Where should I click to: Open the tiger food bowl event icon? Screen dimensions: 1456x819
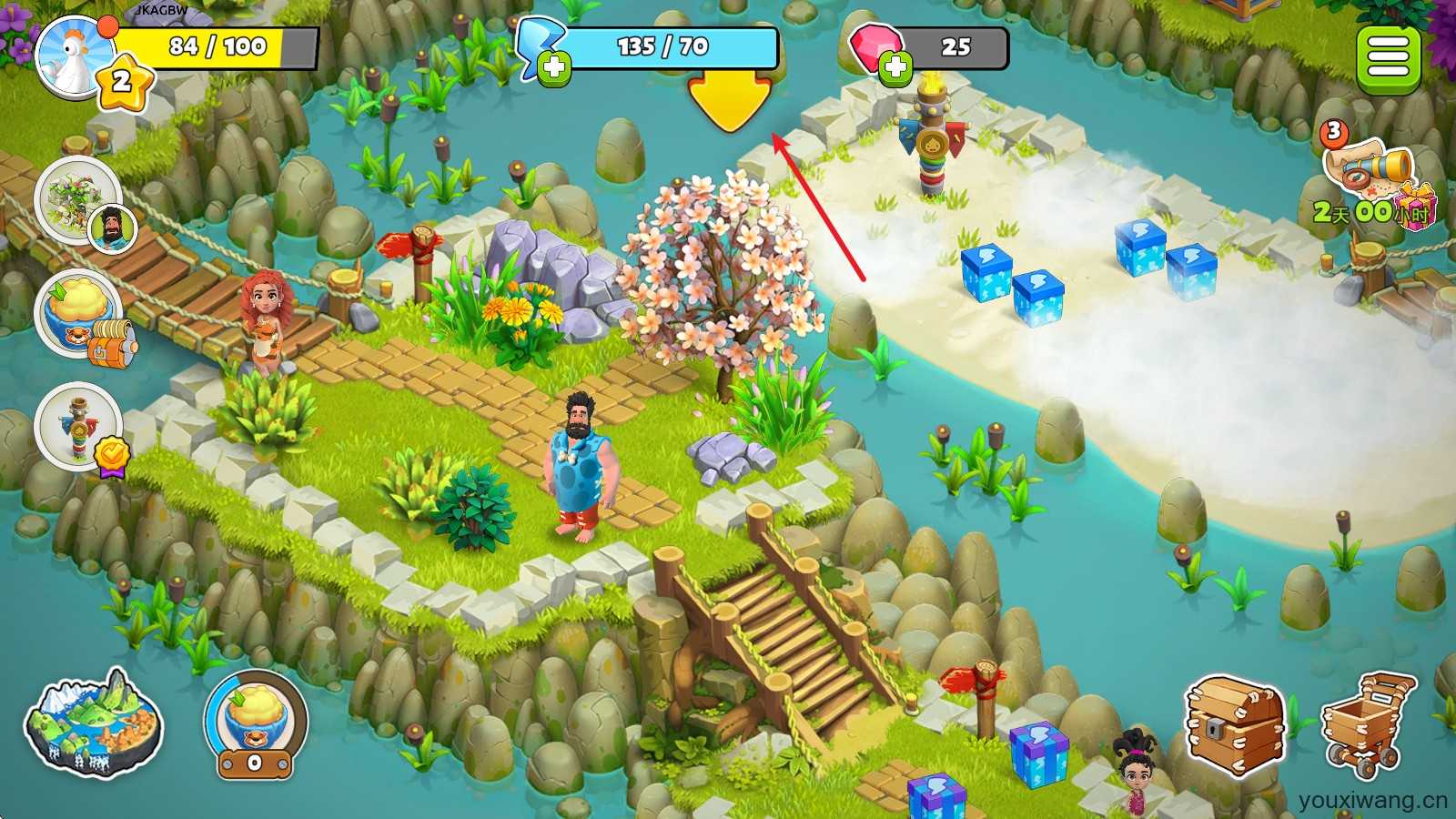click(82, 314)
